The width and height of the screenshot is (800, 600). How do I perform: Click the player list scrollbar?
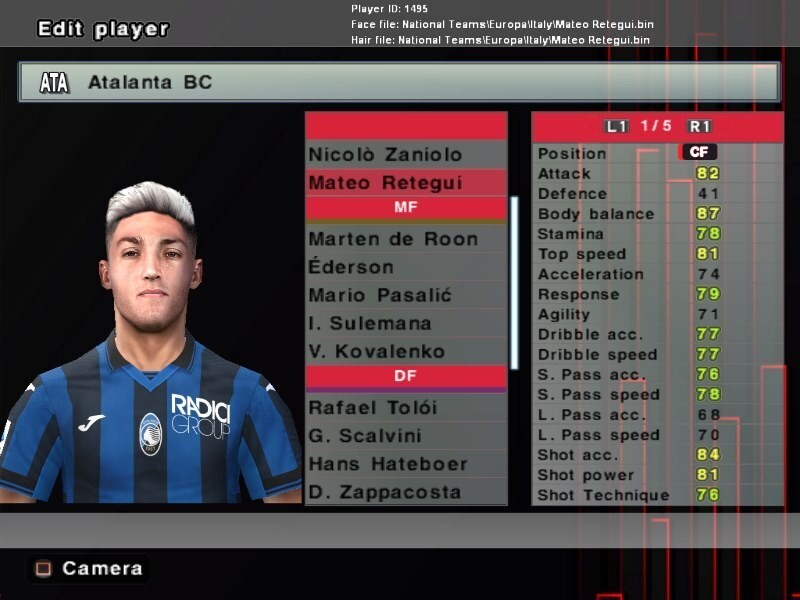(515, 283)
